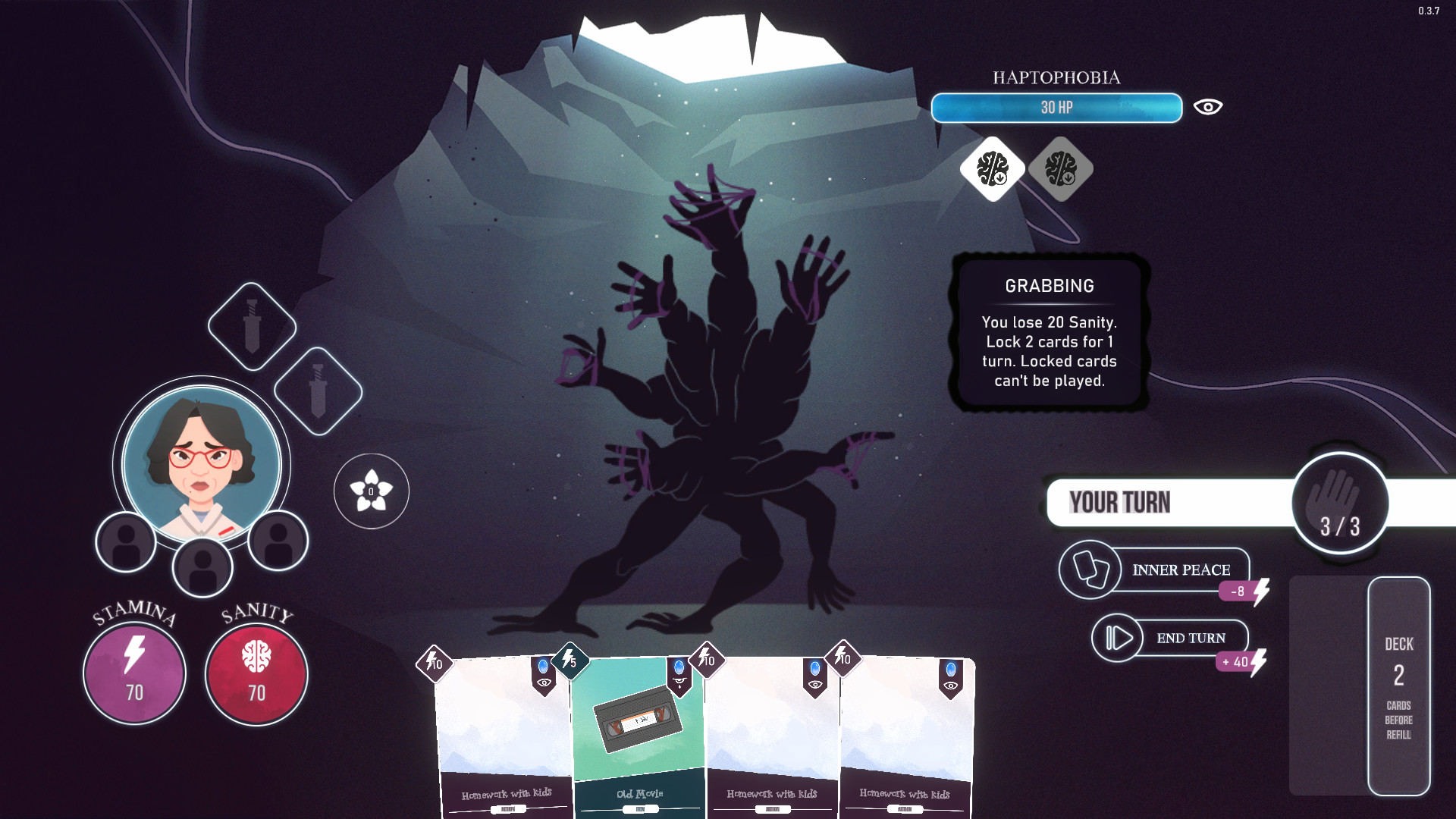Click the flower counter icon showing 0

(370, 491)
